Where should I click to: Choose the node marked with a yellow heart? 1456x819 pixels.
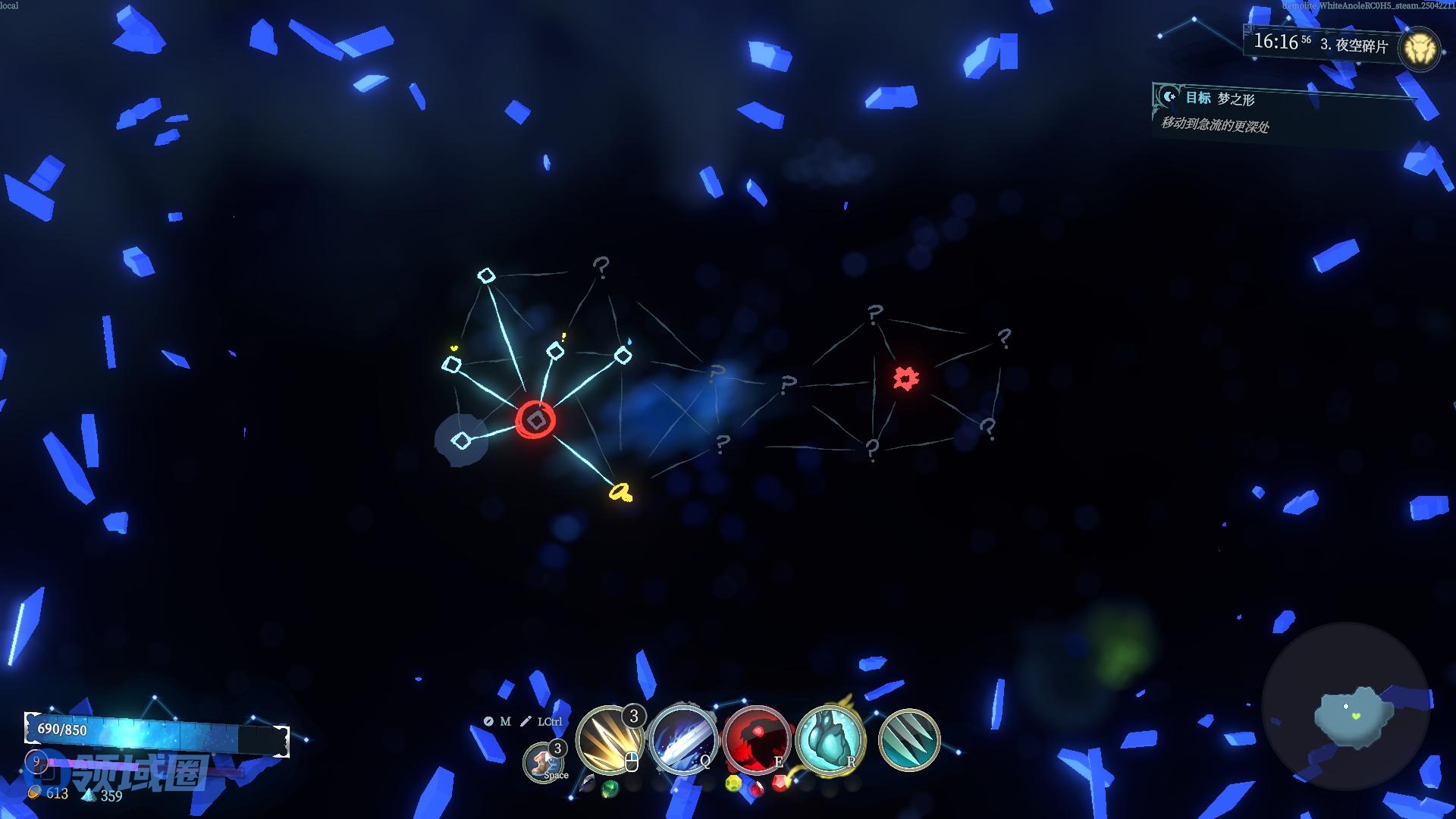pos(451,365)
